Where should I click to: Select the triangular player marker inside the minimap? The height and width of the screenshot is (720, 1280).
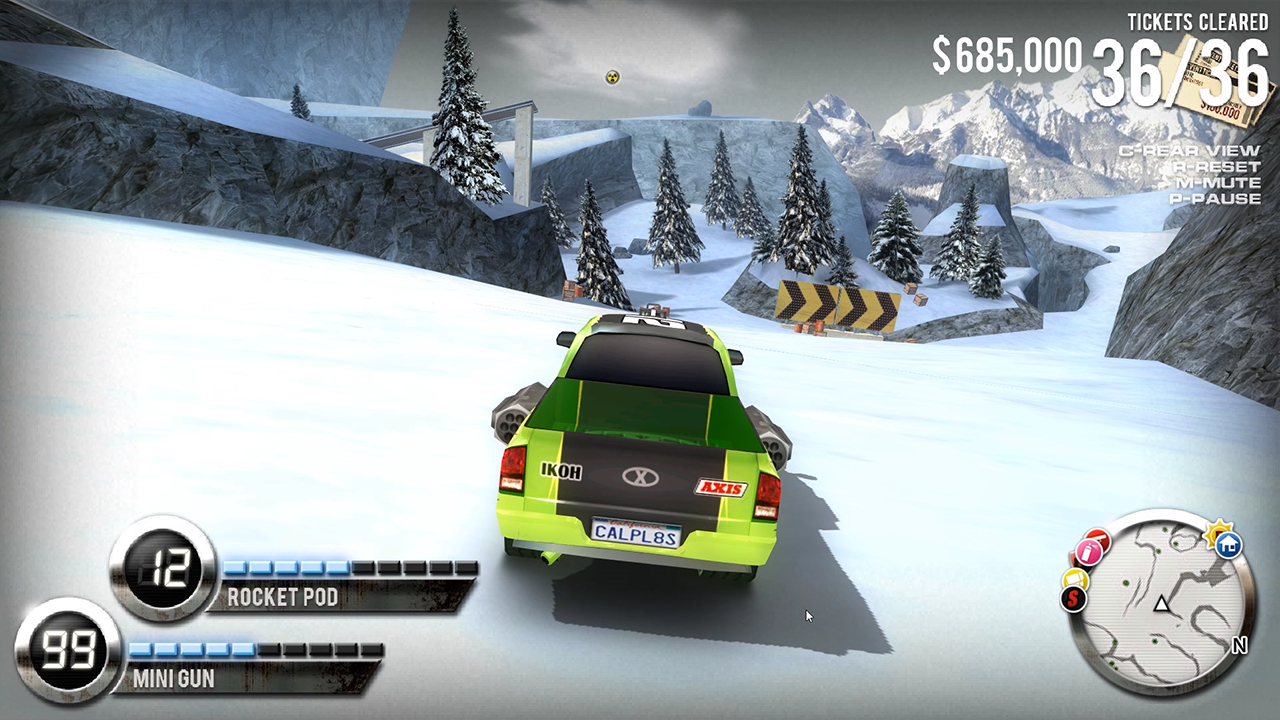(x=1162, y=604)
